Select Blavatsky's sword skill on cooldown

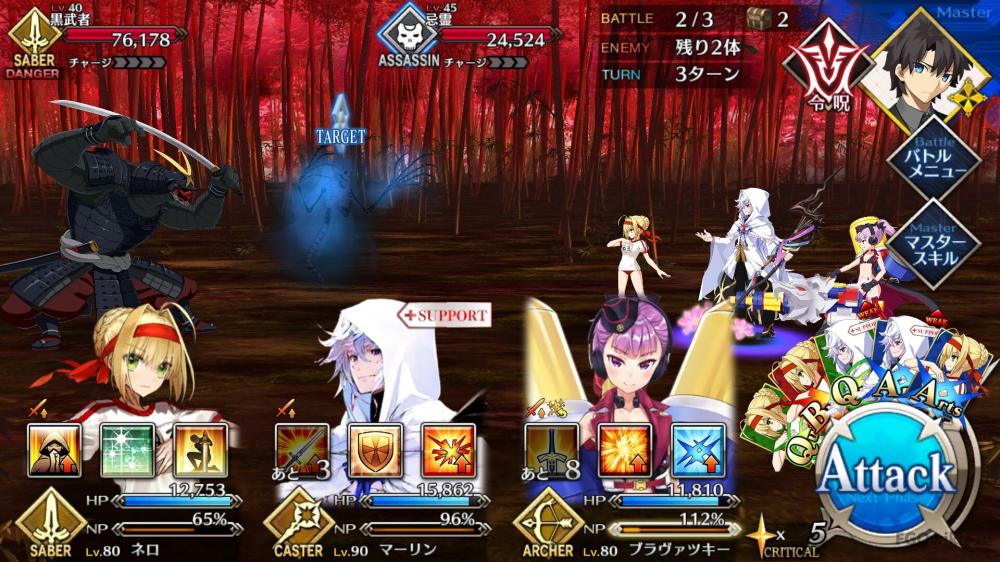click(551, 450)
